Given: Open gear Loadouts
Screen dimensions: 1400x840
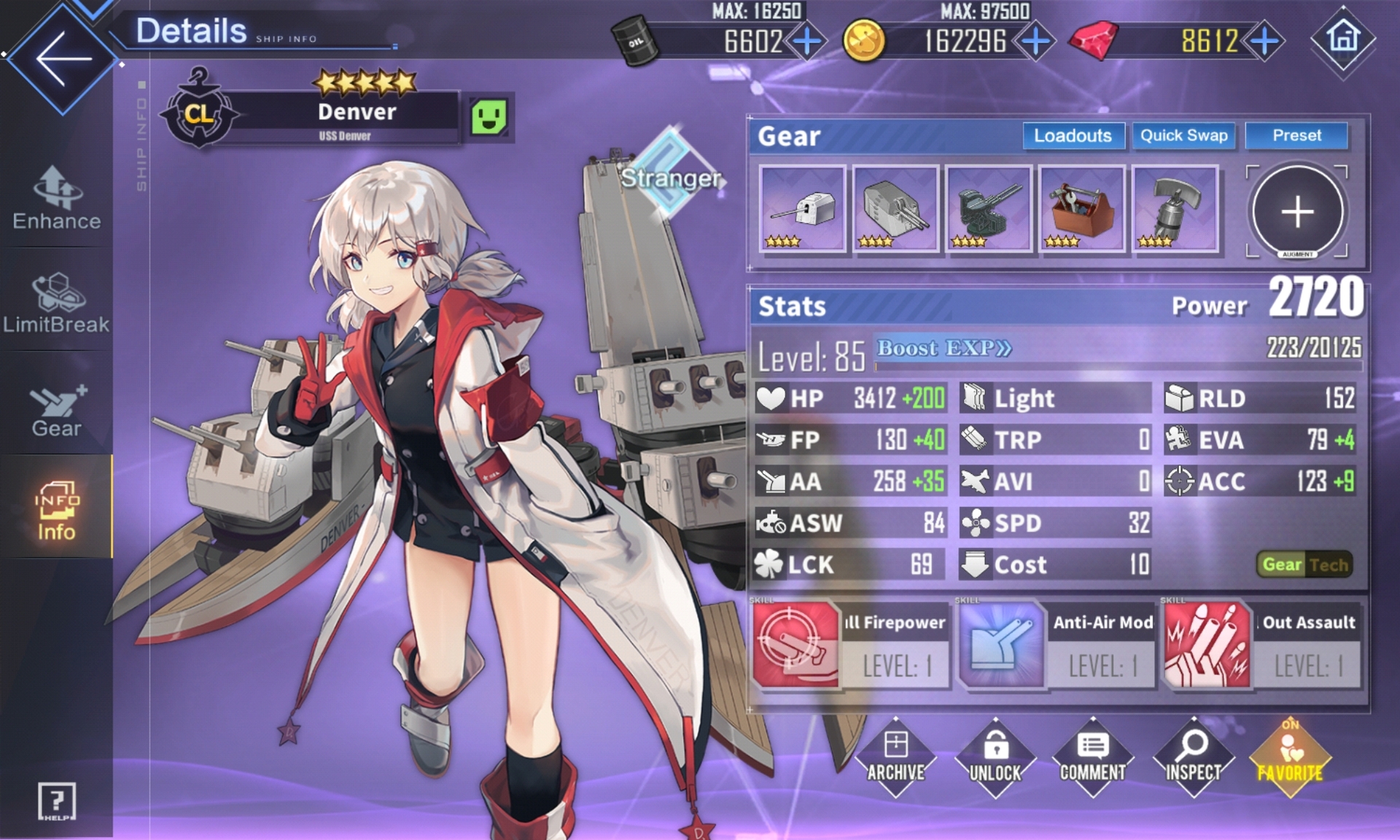Looking at the screenshot, I should pyautogui.click(x=1073, y=136).
